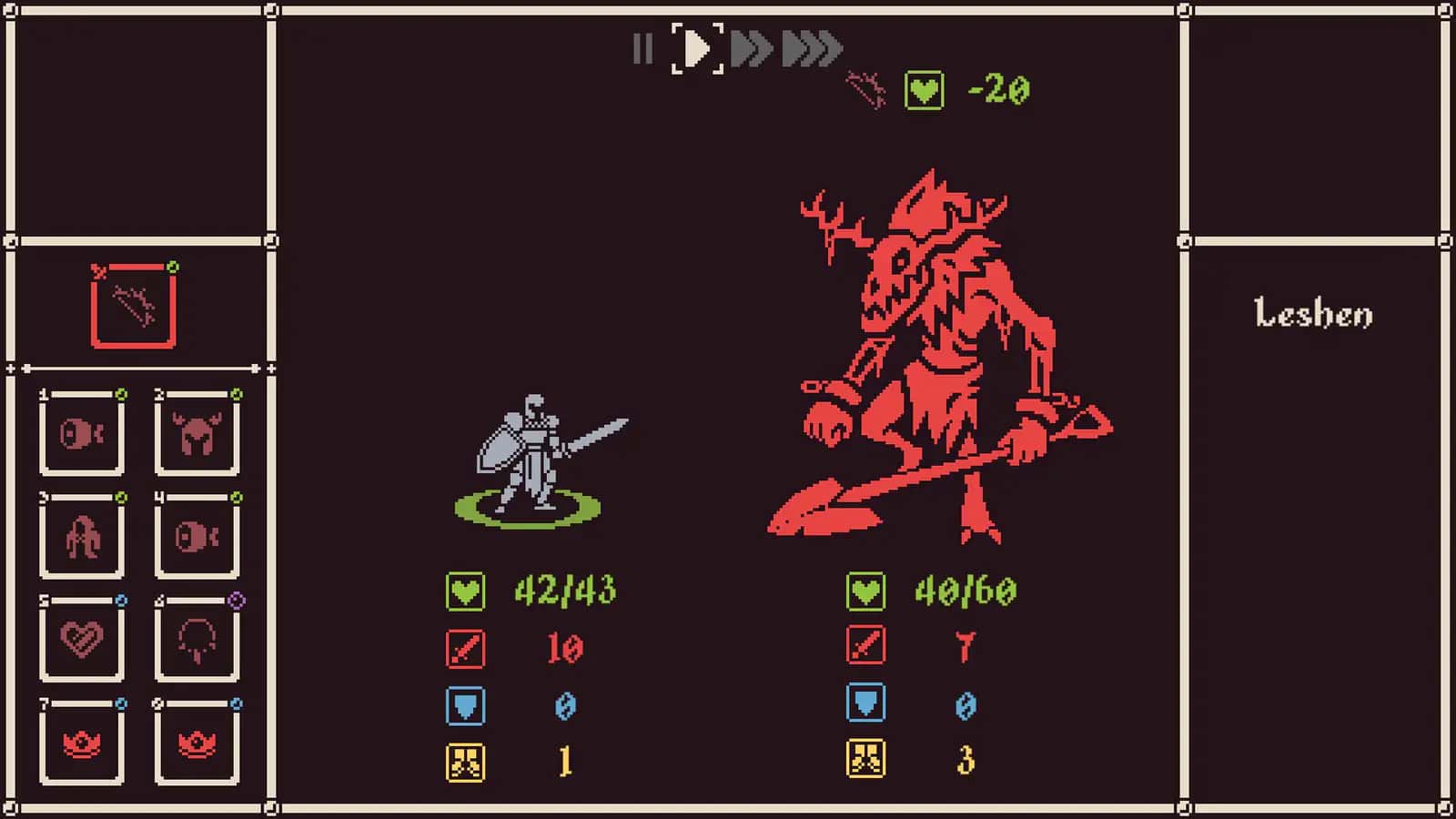The width and height of the screenshot is (1456, 819).
Task: Set battle to normal play speed
Action: (x=697, y=49)
